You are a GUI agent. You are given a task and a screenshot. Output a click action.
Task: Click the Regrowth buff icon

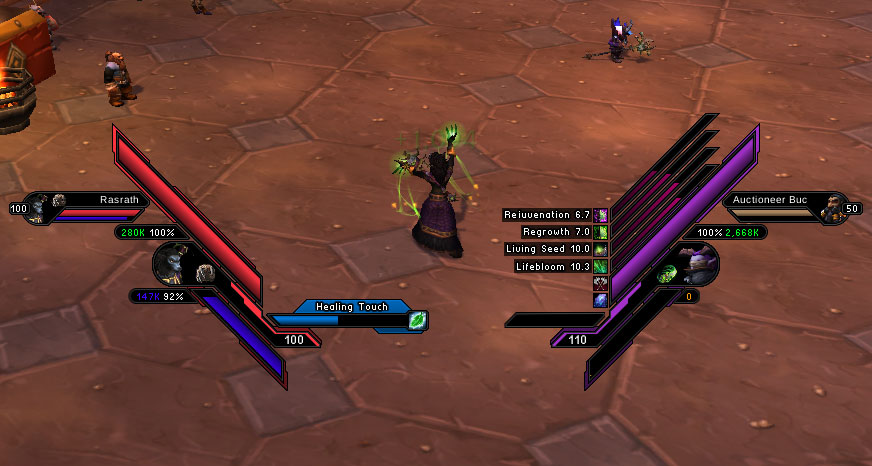coord(600,232)
